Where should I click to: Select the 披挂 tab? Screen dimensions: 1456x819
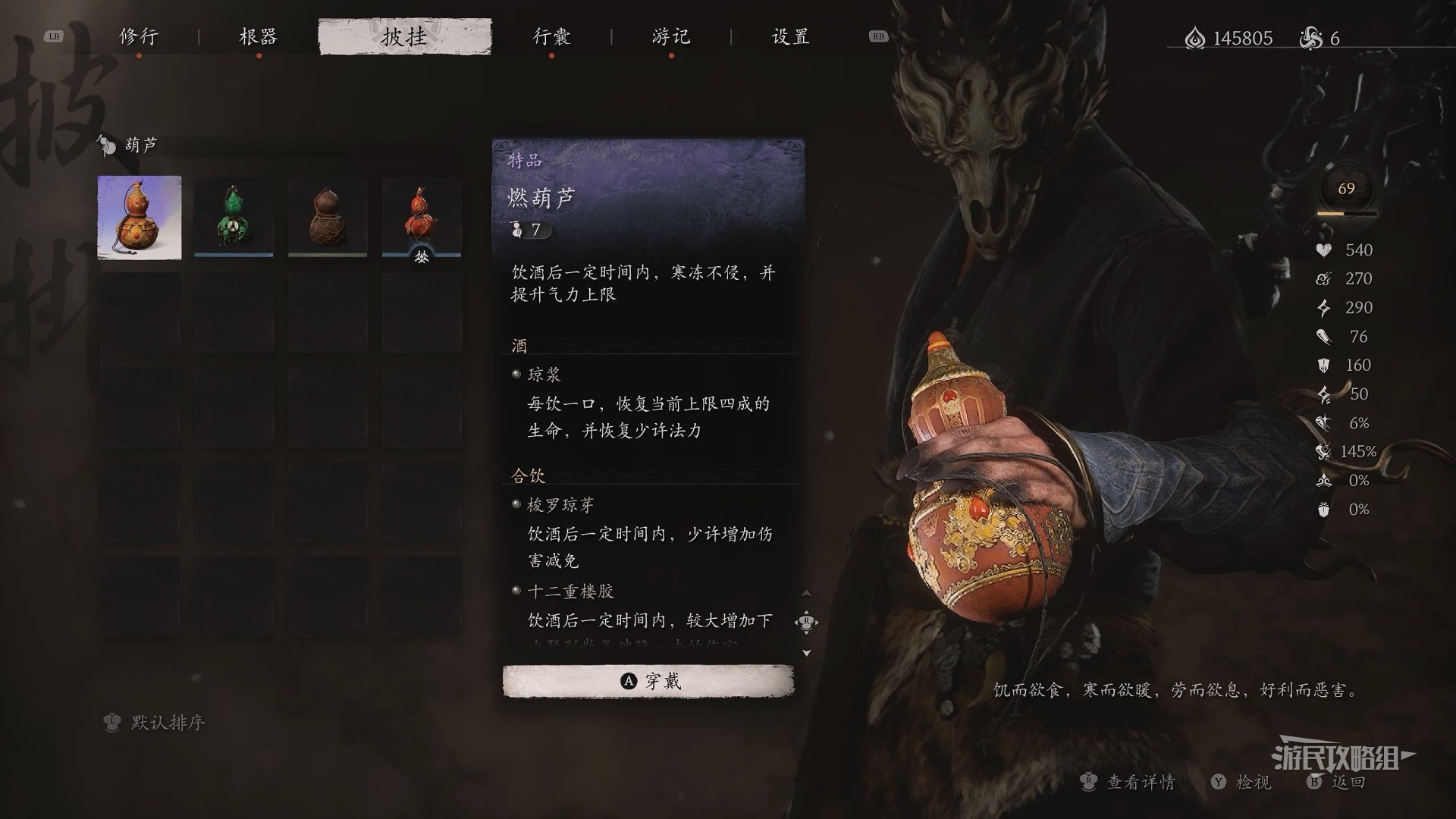coord(404,36)
